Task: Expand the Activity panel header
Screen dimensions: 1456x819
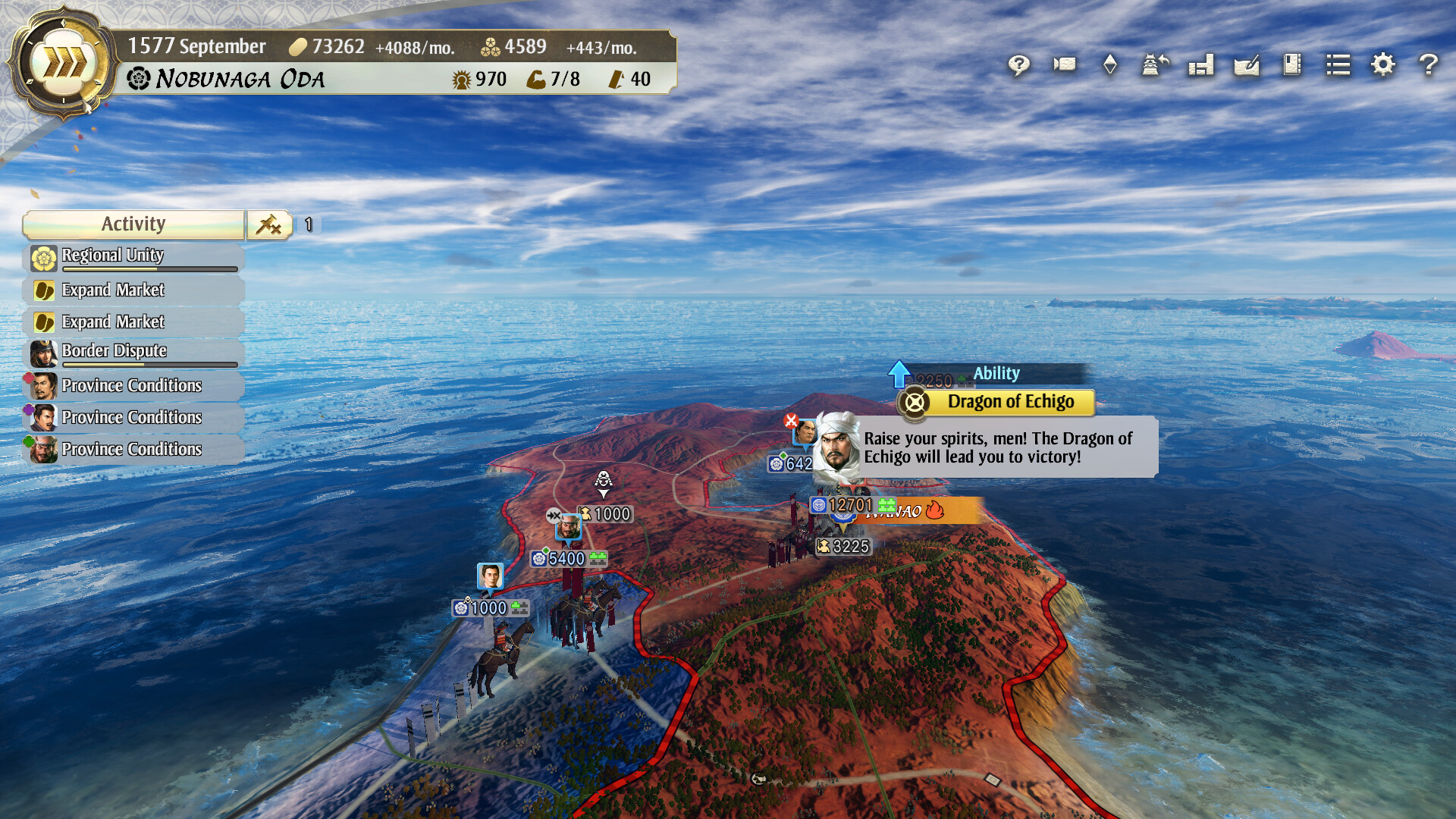Action: click(x=133, y=224)
